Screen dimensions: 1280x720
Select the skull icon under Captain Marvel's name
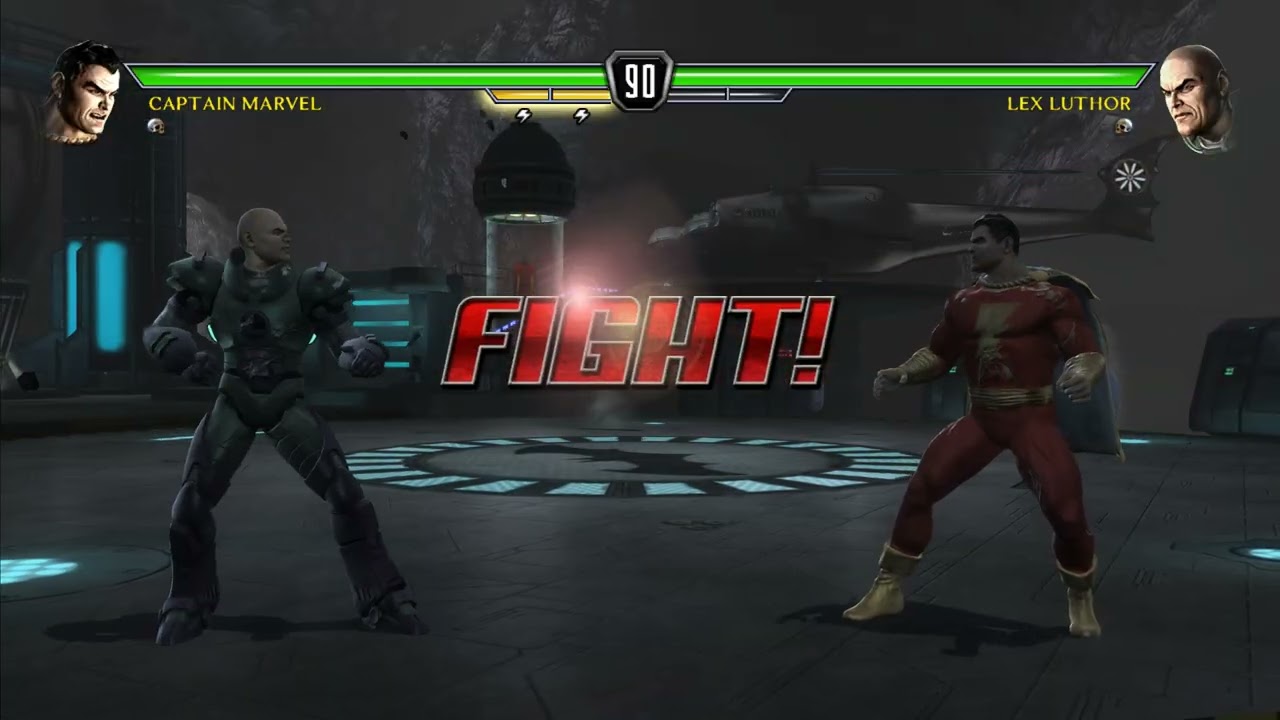156,127
